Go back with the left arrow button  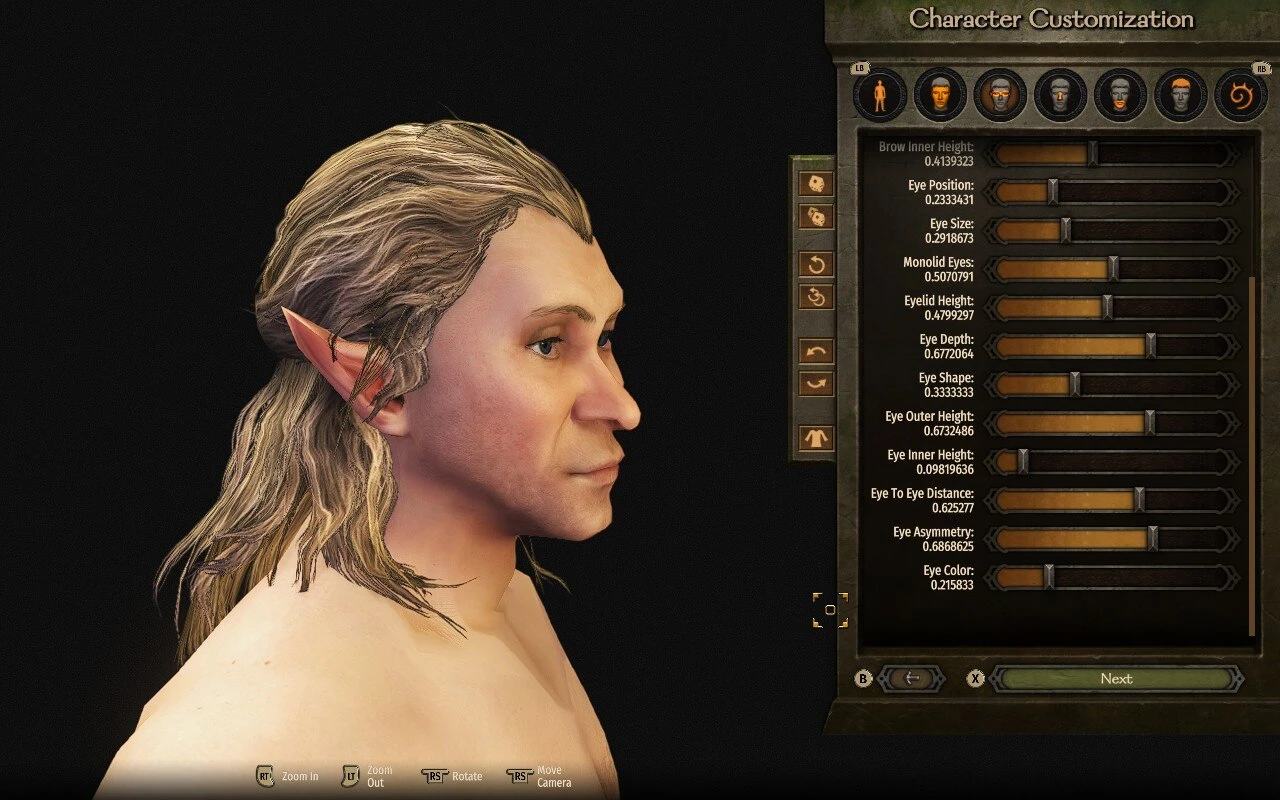911,678
